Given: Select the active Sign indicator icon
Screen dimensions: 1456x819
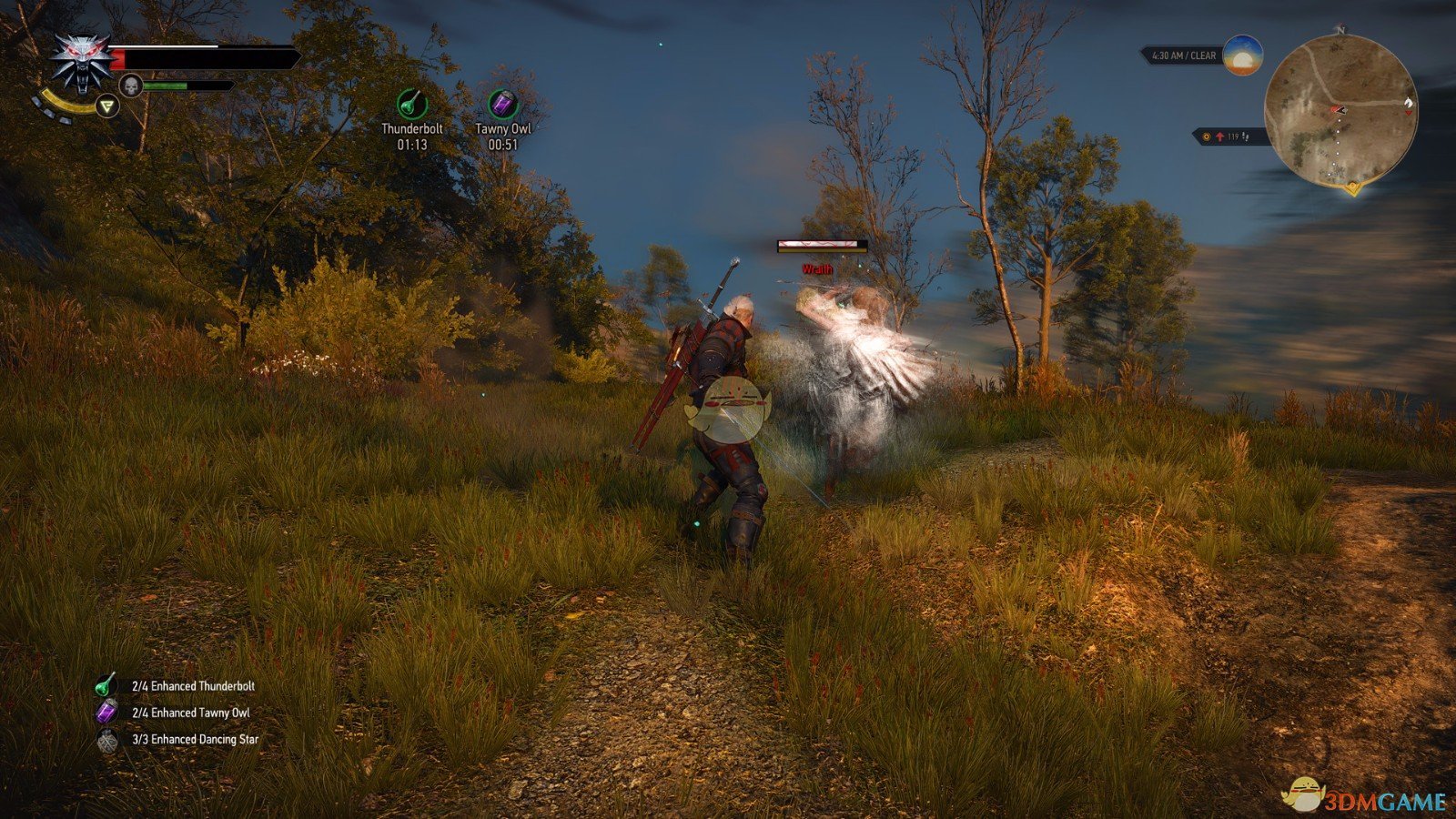Looking at the screenshot, I should pyautogui.click(x=108, y=106).
